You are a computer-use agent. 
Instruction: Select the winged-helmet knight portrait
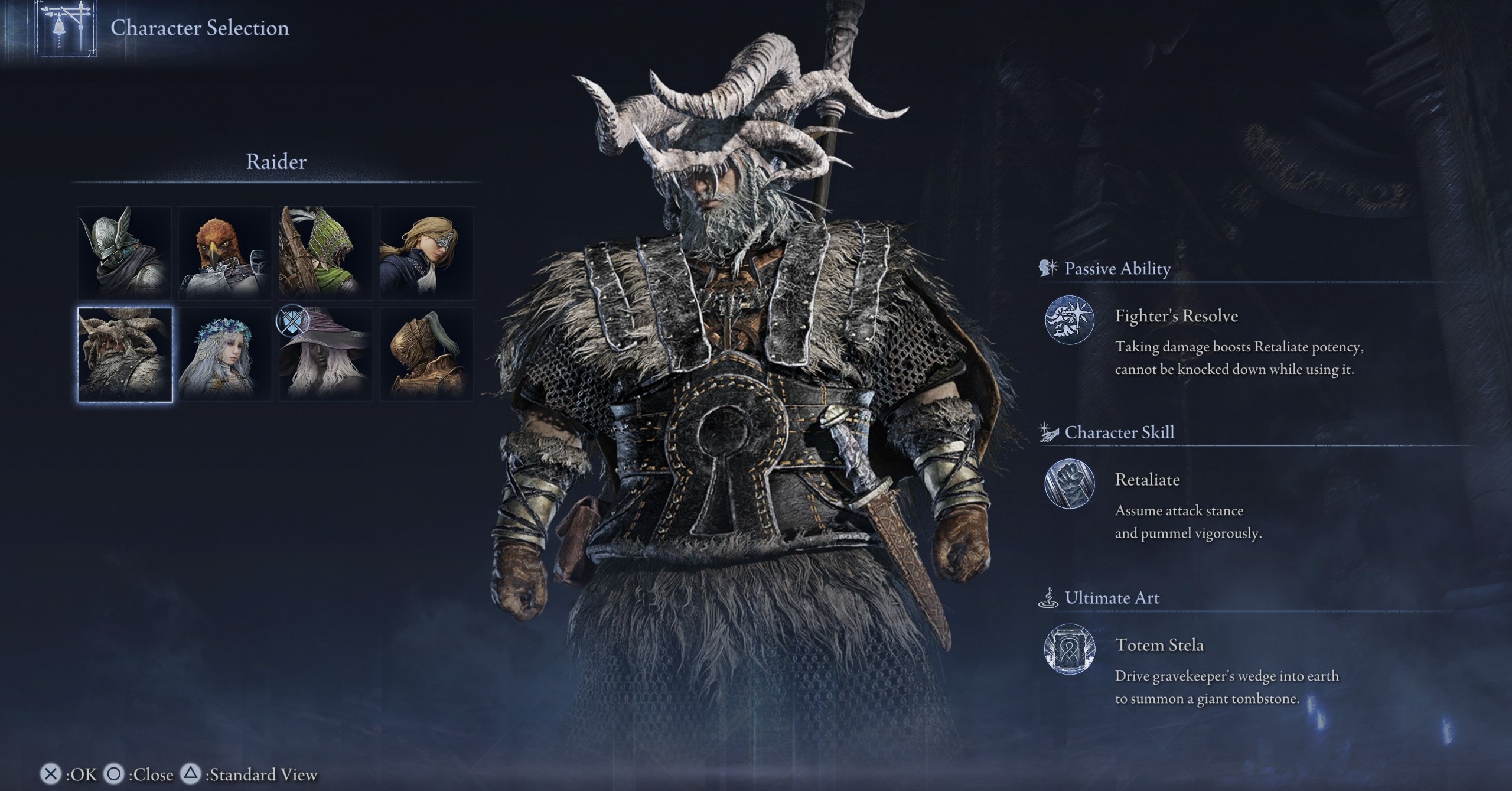pos(125,253)
